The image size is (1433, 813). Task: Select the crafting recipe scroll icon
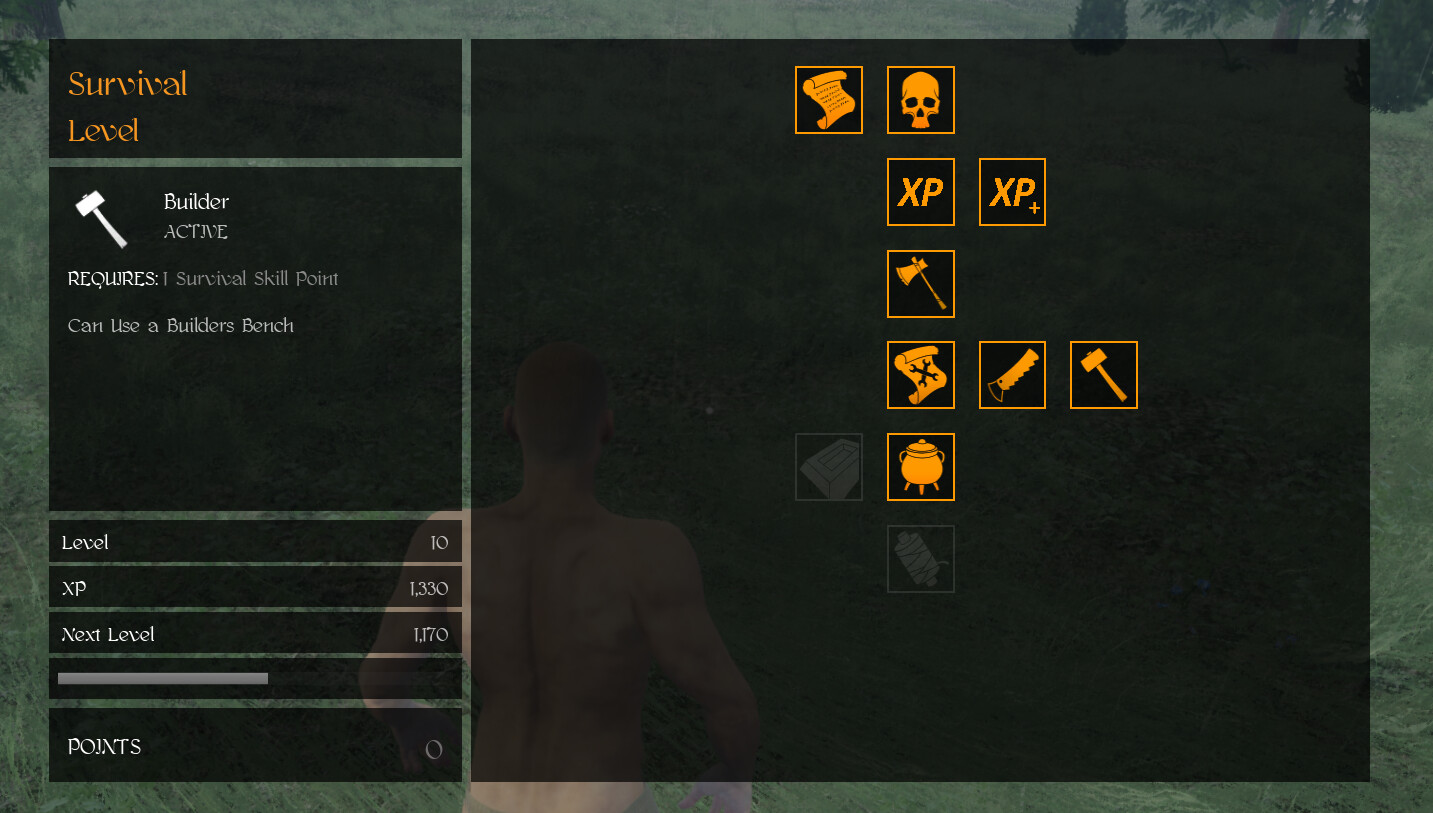(920, 375)
